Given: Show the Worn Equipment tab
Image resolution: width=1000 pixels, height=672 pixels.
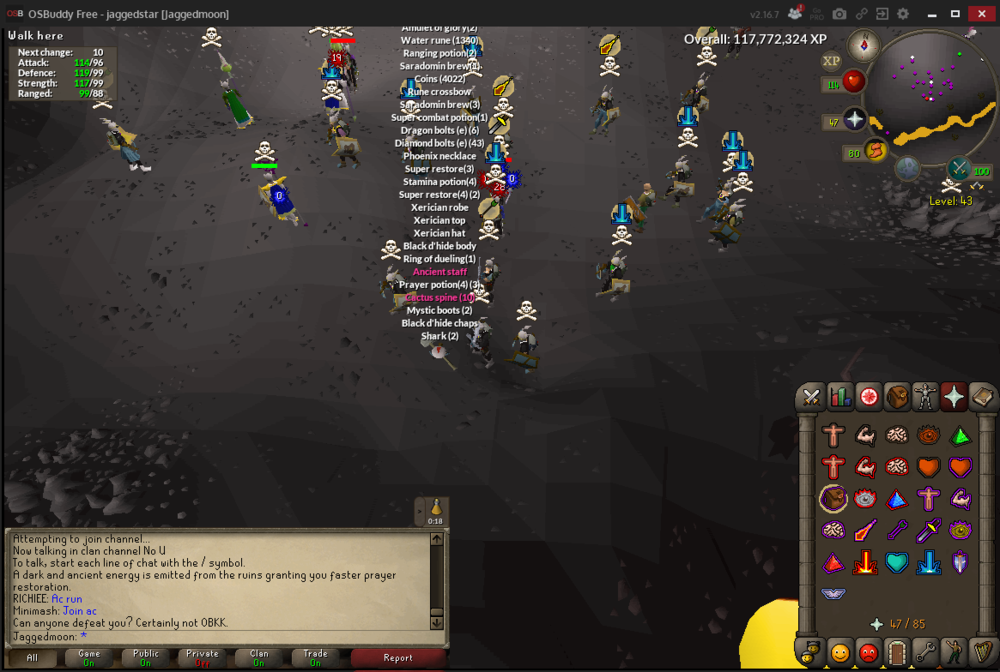Looking at the screenshot, I should (926, 397).
